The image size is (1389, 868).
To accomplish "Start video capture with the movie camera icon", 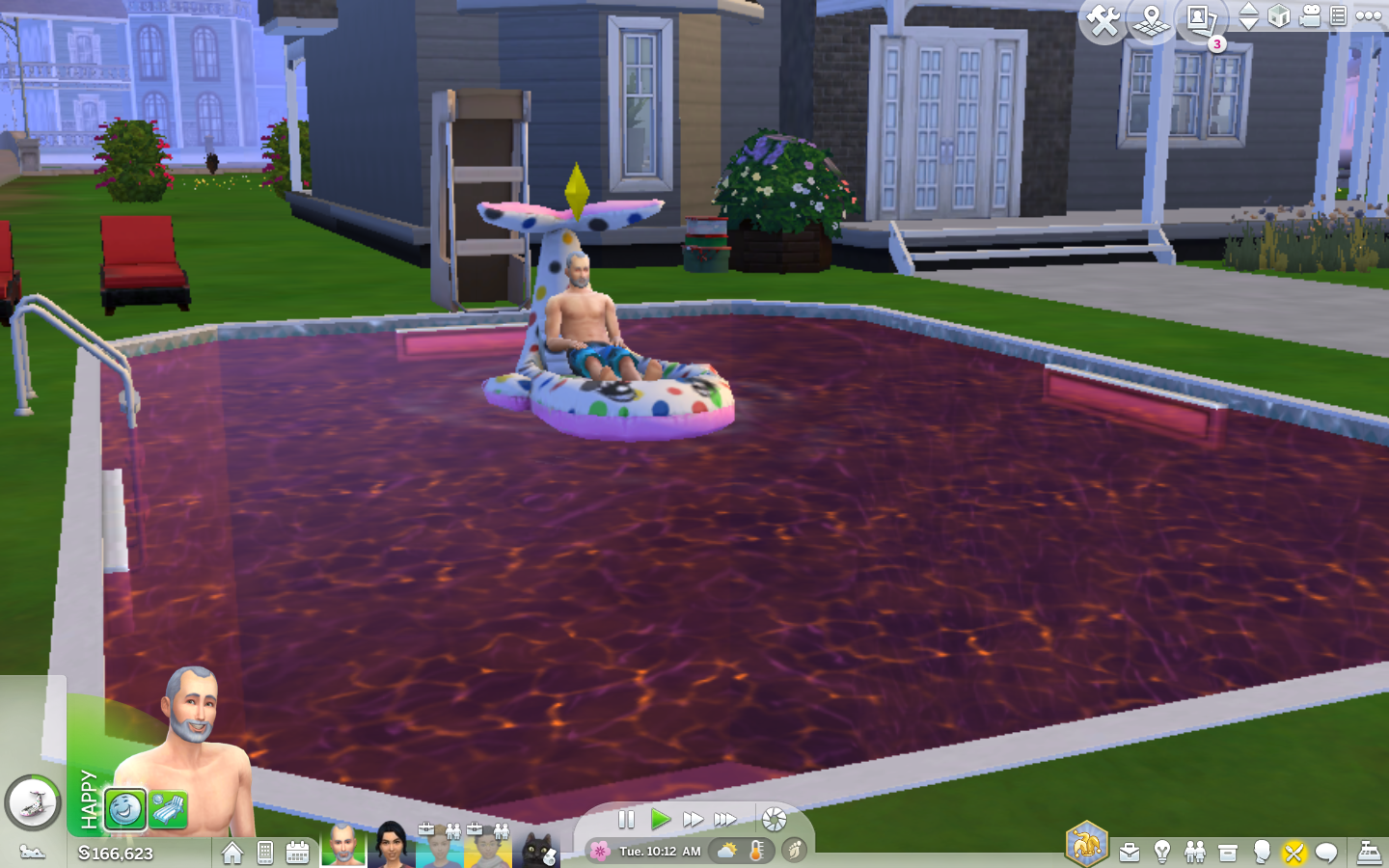I will click(x=1309, y=16).
